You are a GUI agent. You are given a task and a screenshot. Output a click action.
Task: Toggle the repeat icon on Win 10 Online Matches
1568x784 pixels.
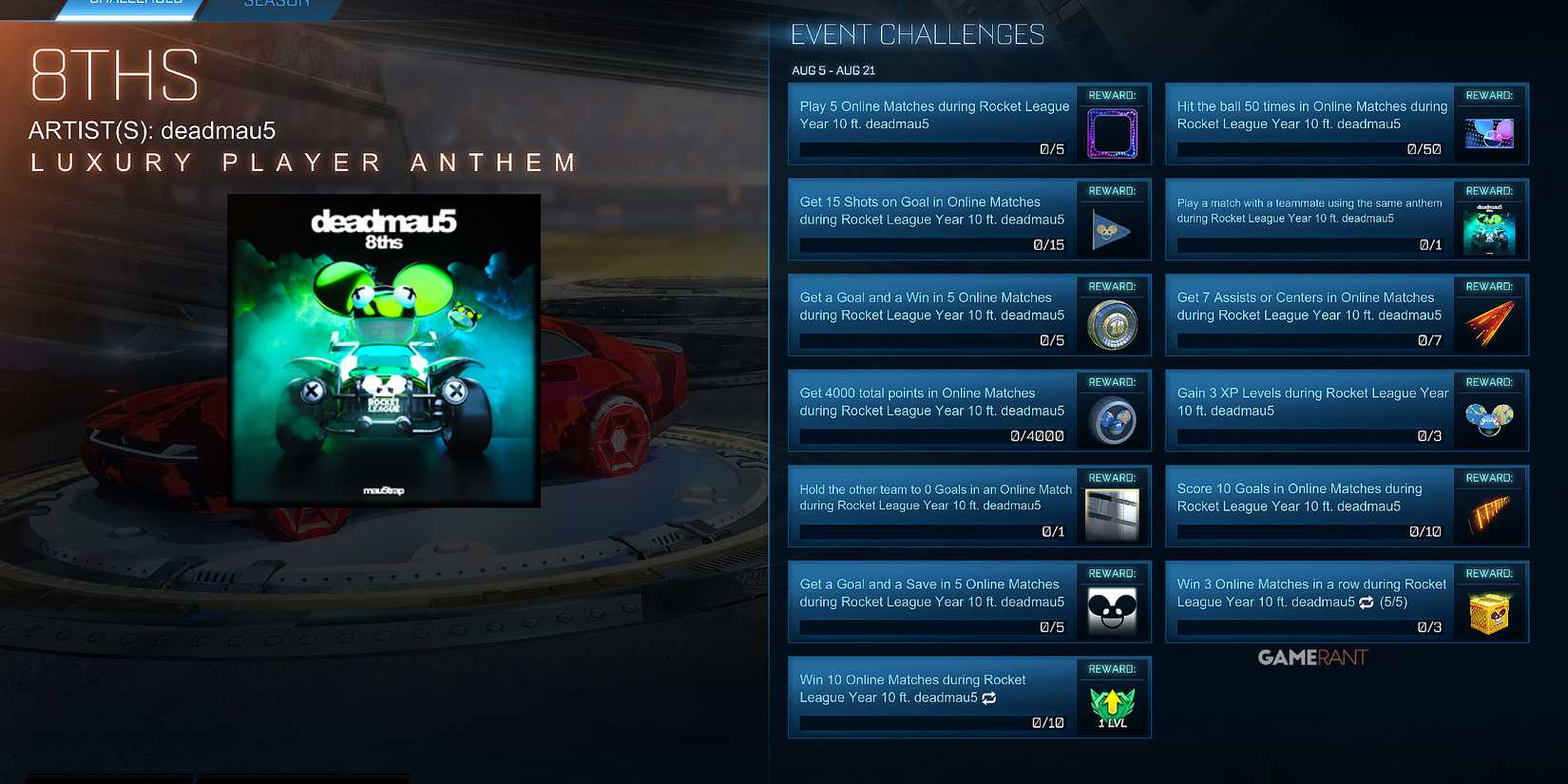[x=988, y=698]
